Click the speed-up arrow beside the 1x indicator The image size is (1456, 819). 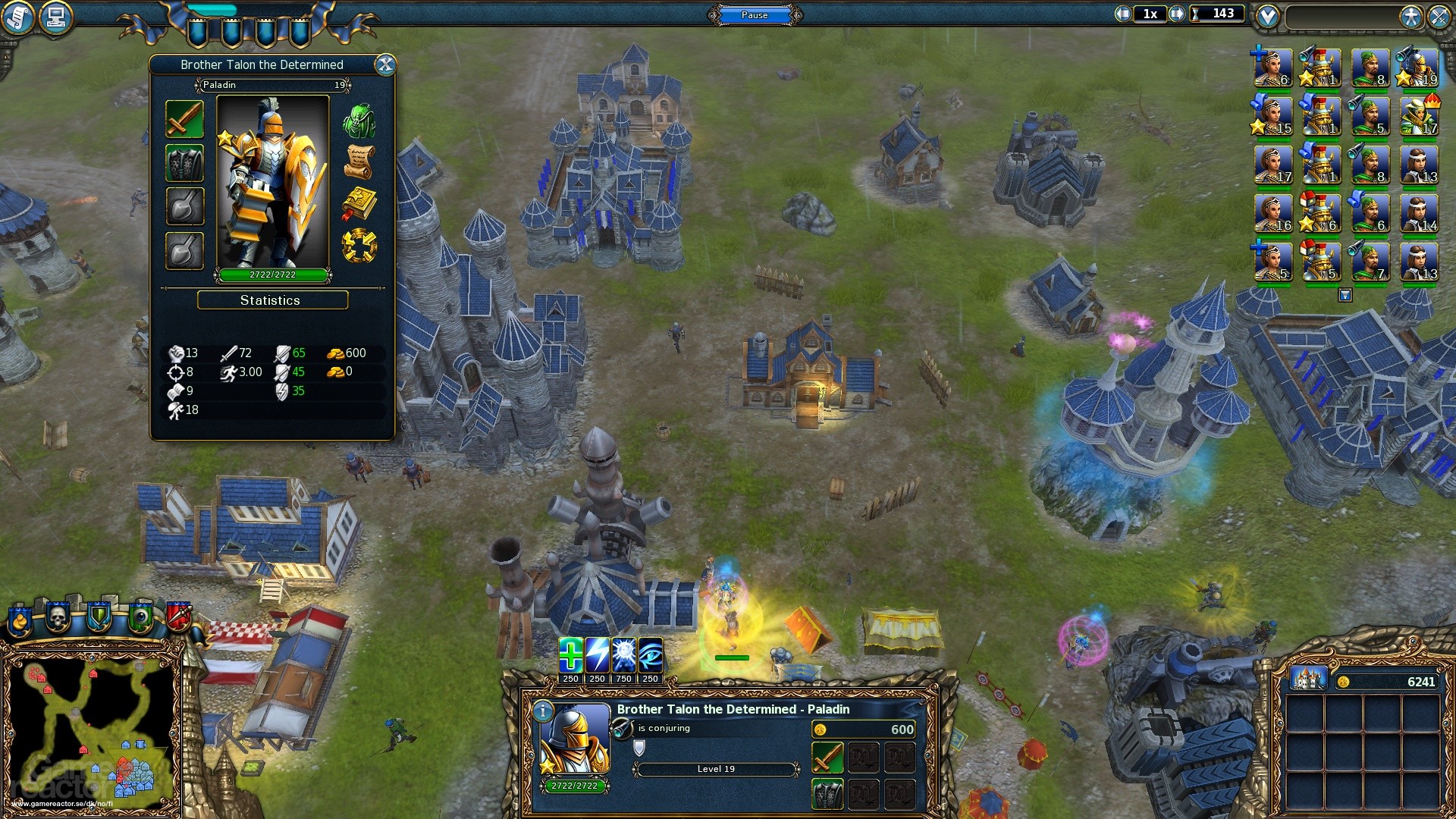pyautogui.click(x=1177, y=13)
